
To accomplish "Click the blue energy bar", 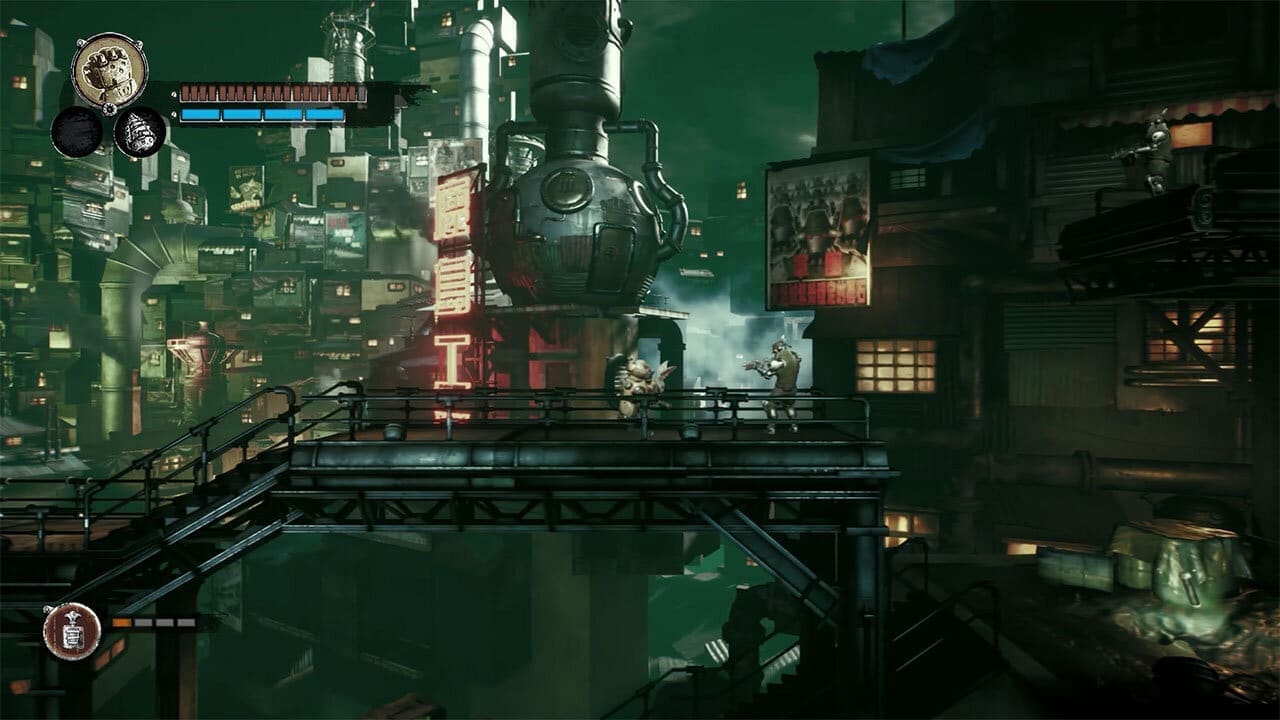I will pos(262,115).
